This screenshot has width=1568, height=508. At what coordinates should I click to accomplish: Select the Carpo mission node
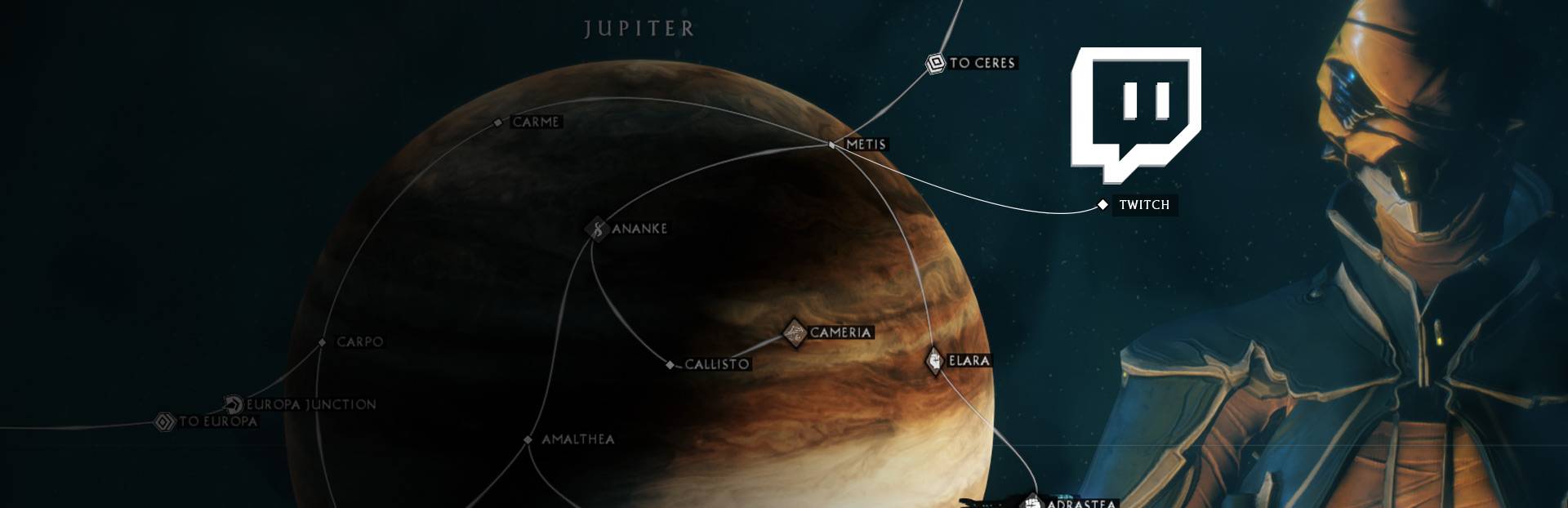323,342
